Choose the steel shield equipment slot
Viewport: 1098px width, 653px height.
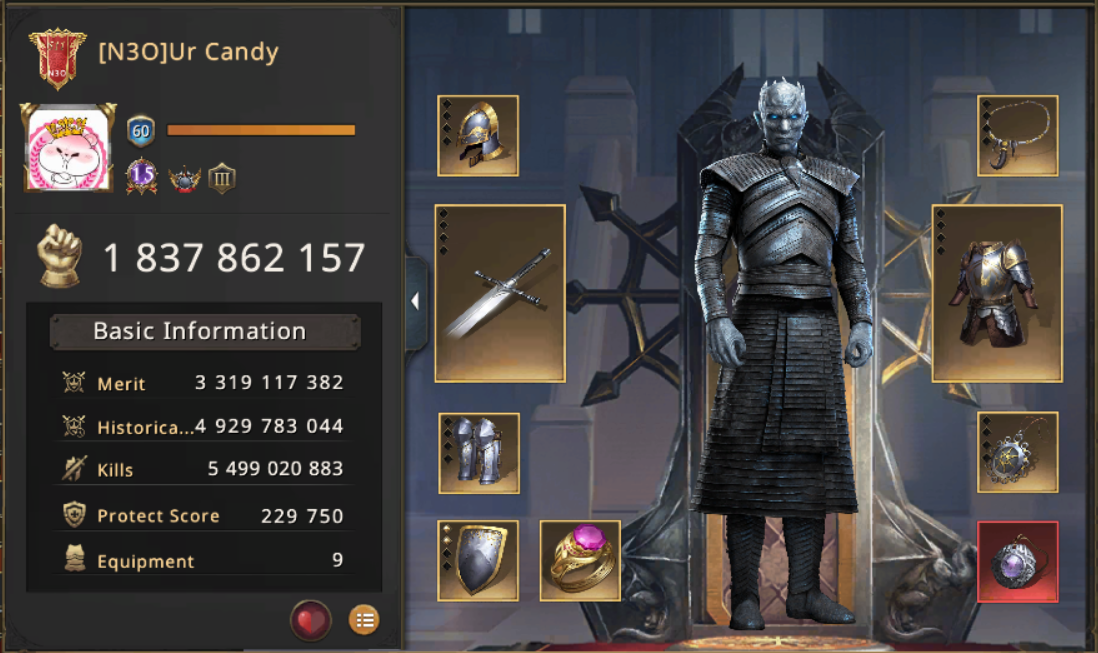pos(478,560)
